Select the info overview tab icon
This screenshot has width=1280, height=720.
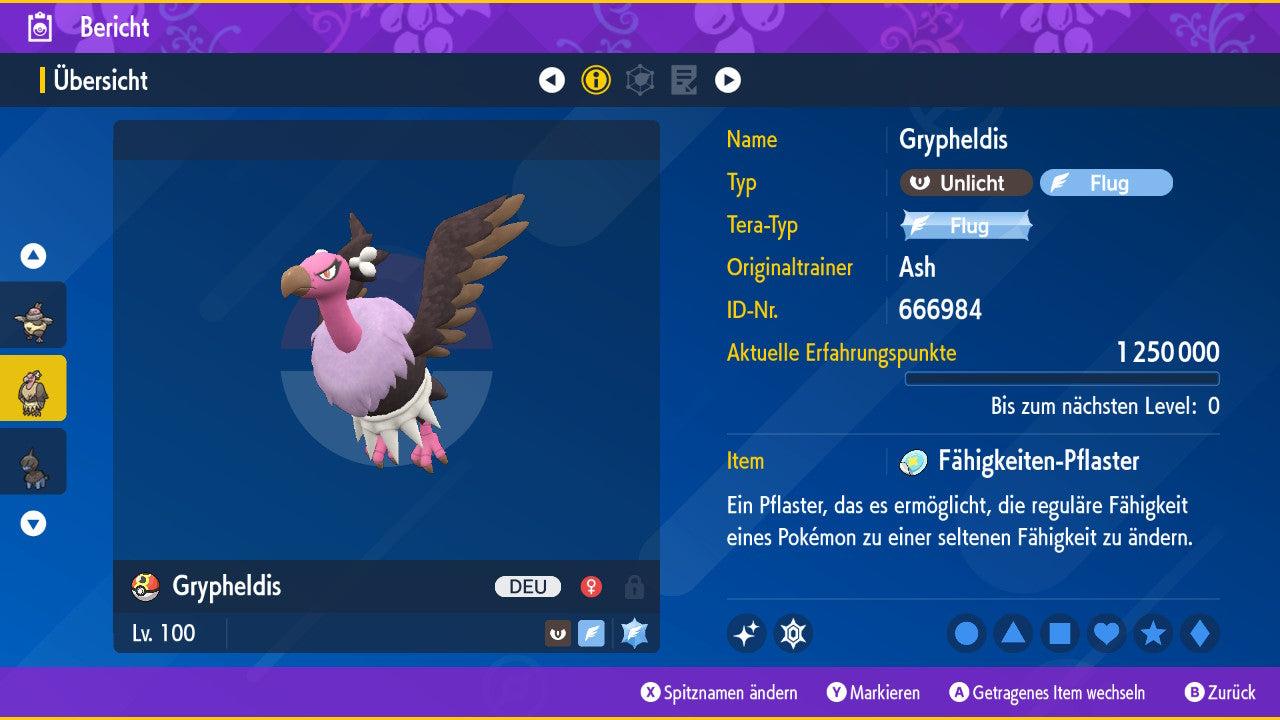click(596, 80)
